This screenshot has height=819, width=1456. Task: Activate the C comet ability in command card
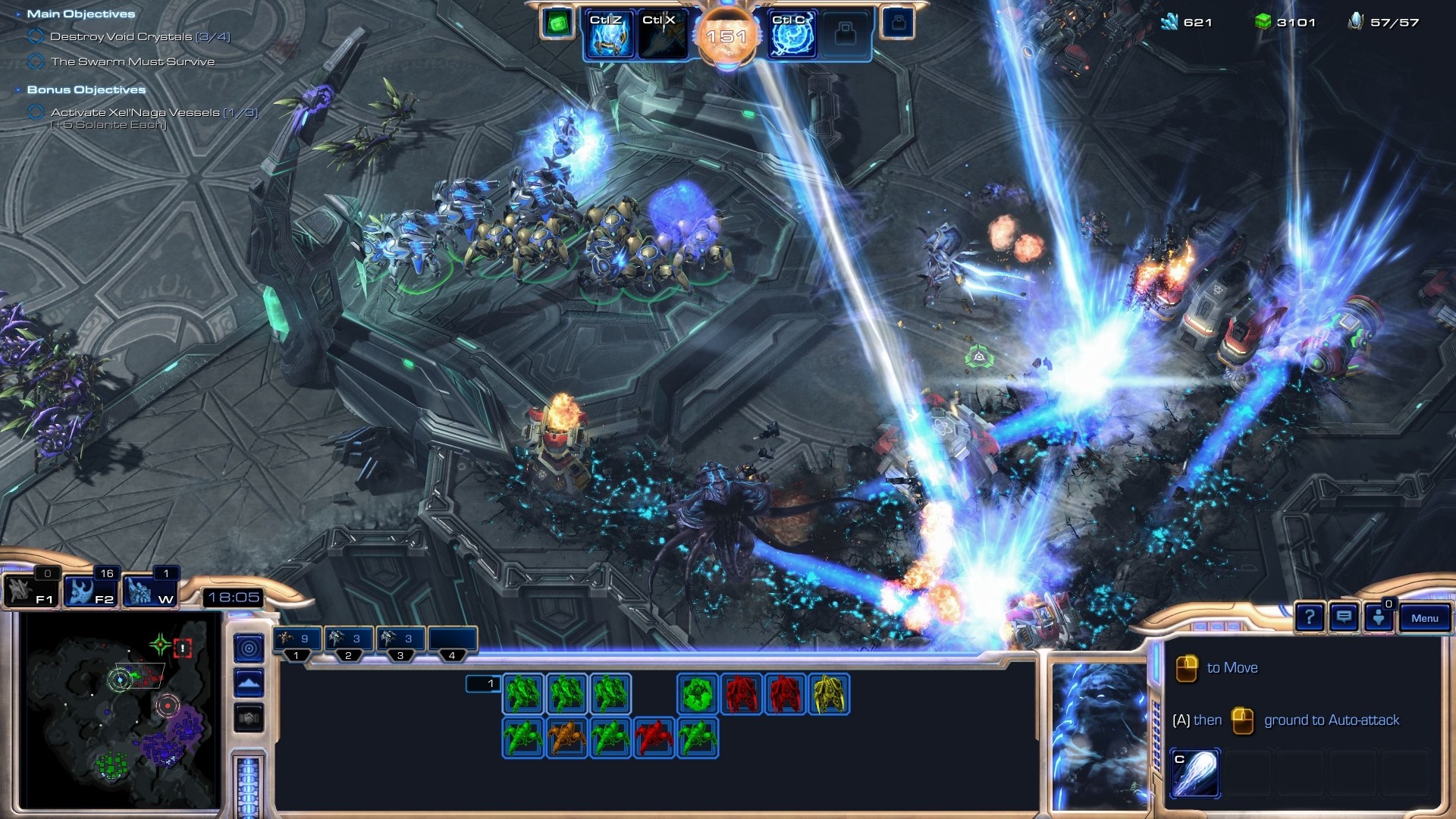pos(1195,773)
